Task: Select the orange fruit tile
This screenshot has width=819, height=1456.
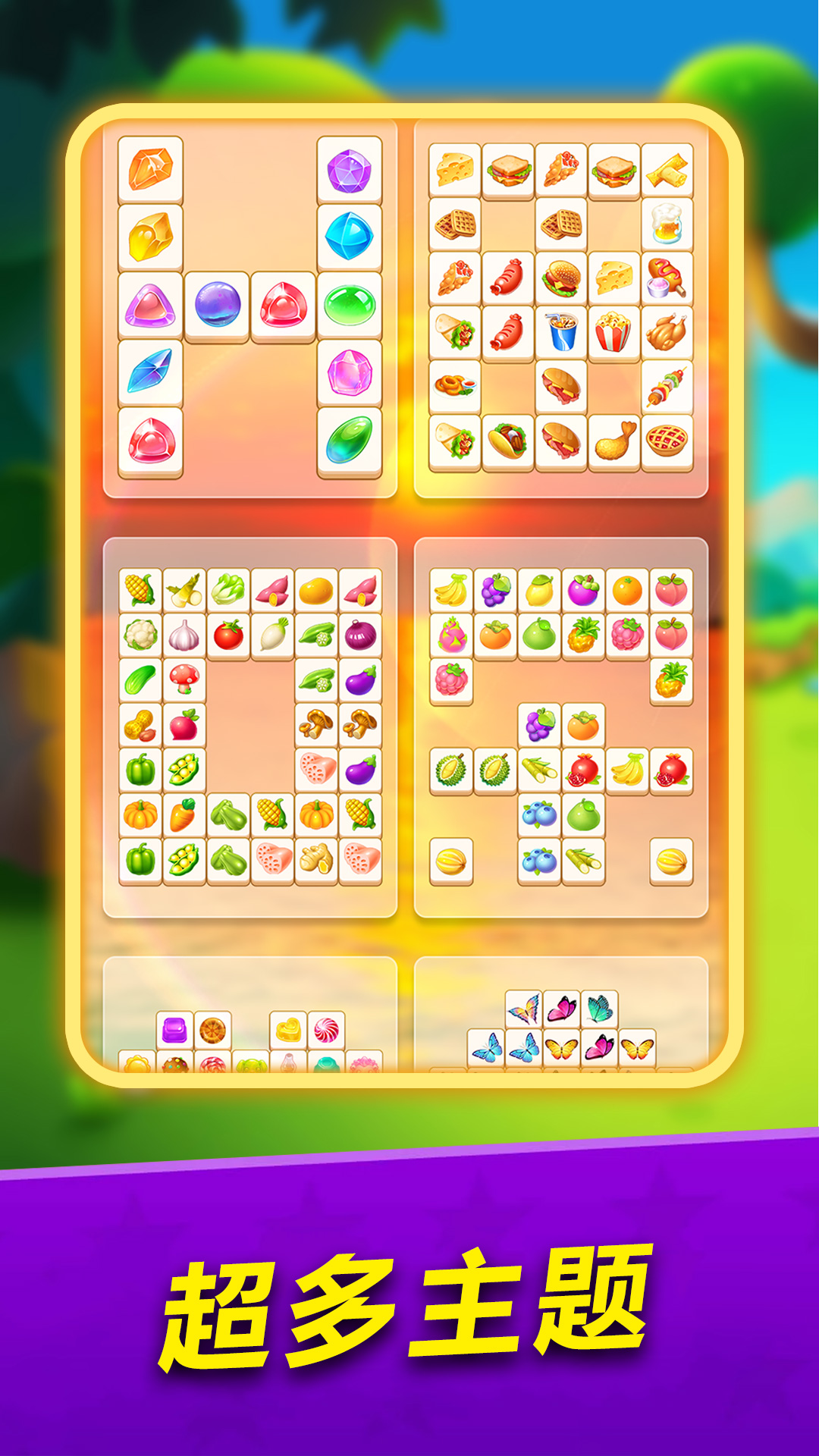Action: click(627, 590)
